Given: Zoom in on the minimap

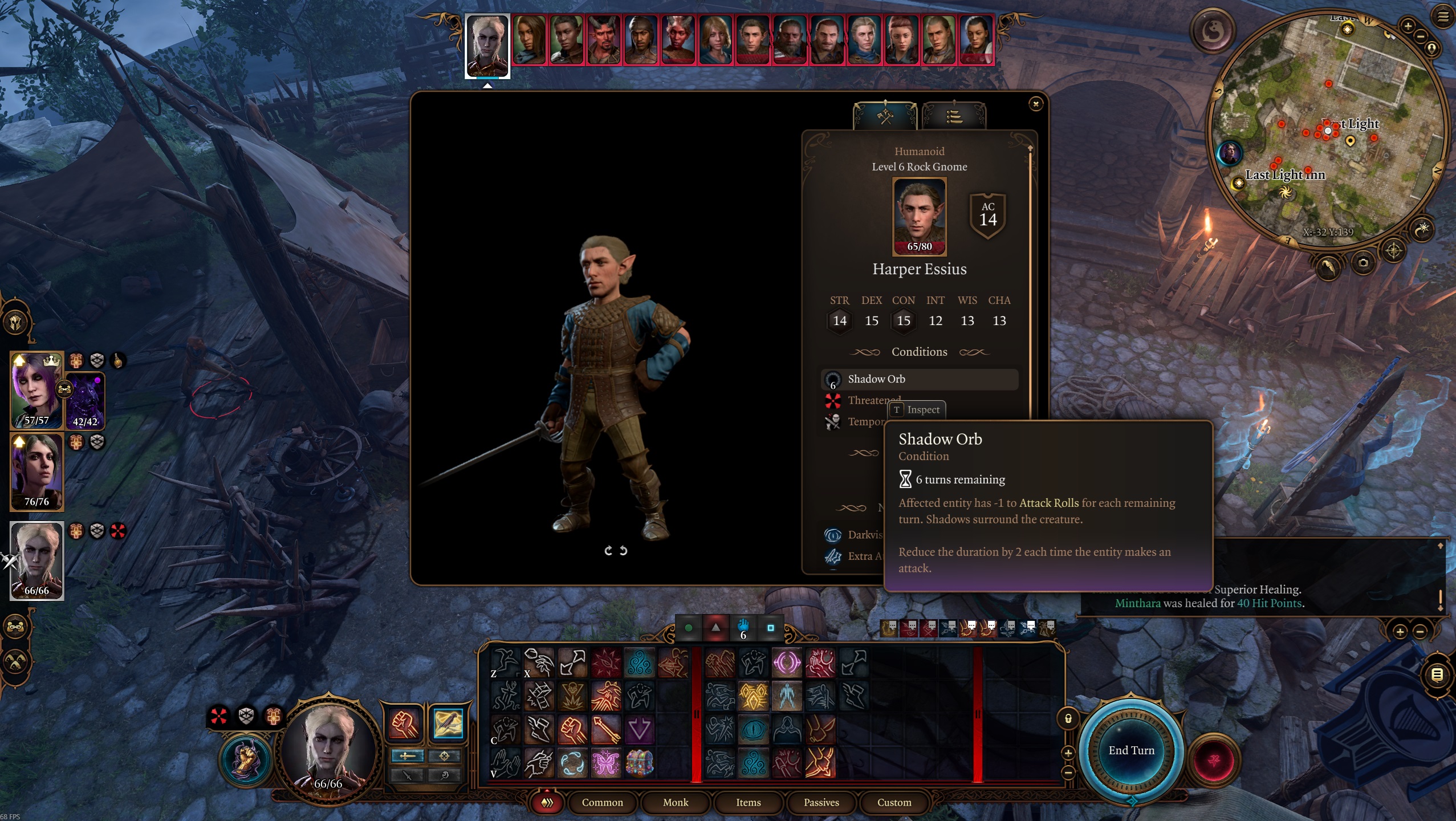Looking at the screenshot, I should point(1408,26).
